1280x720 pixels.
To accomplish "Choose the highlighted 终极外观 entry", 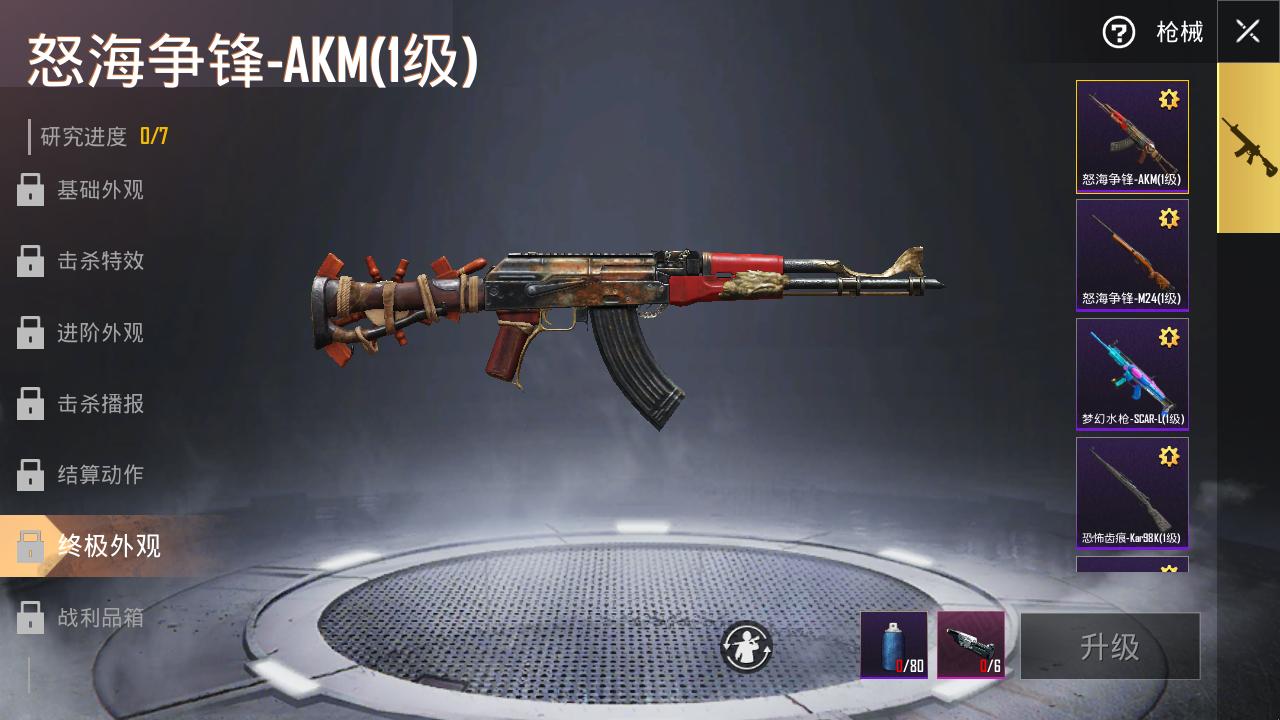I will point(108,546).
